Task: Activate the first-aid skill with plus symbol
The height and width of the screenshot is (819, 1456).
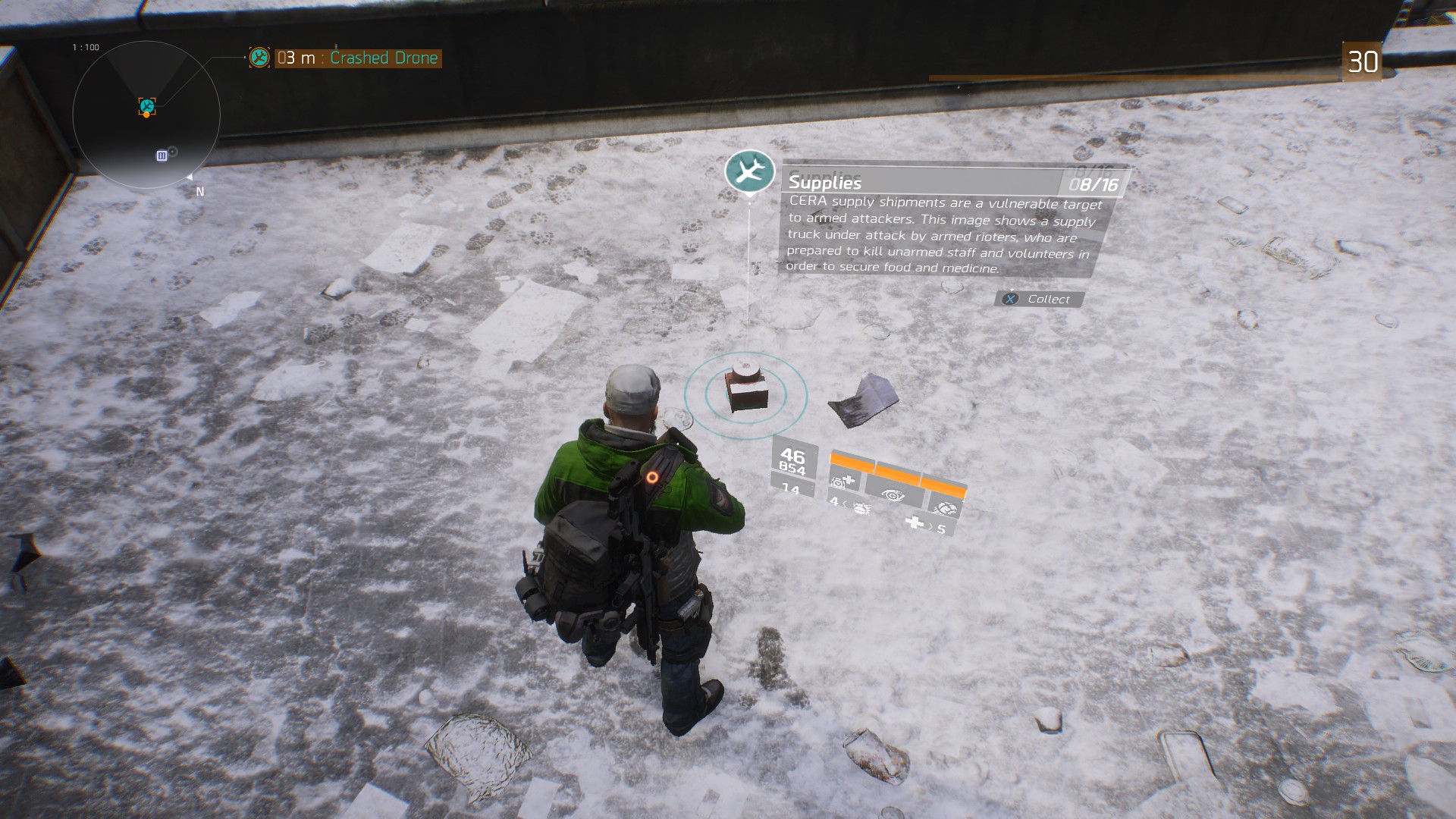Action: [843, 480]
